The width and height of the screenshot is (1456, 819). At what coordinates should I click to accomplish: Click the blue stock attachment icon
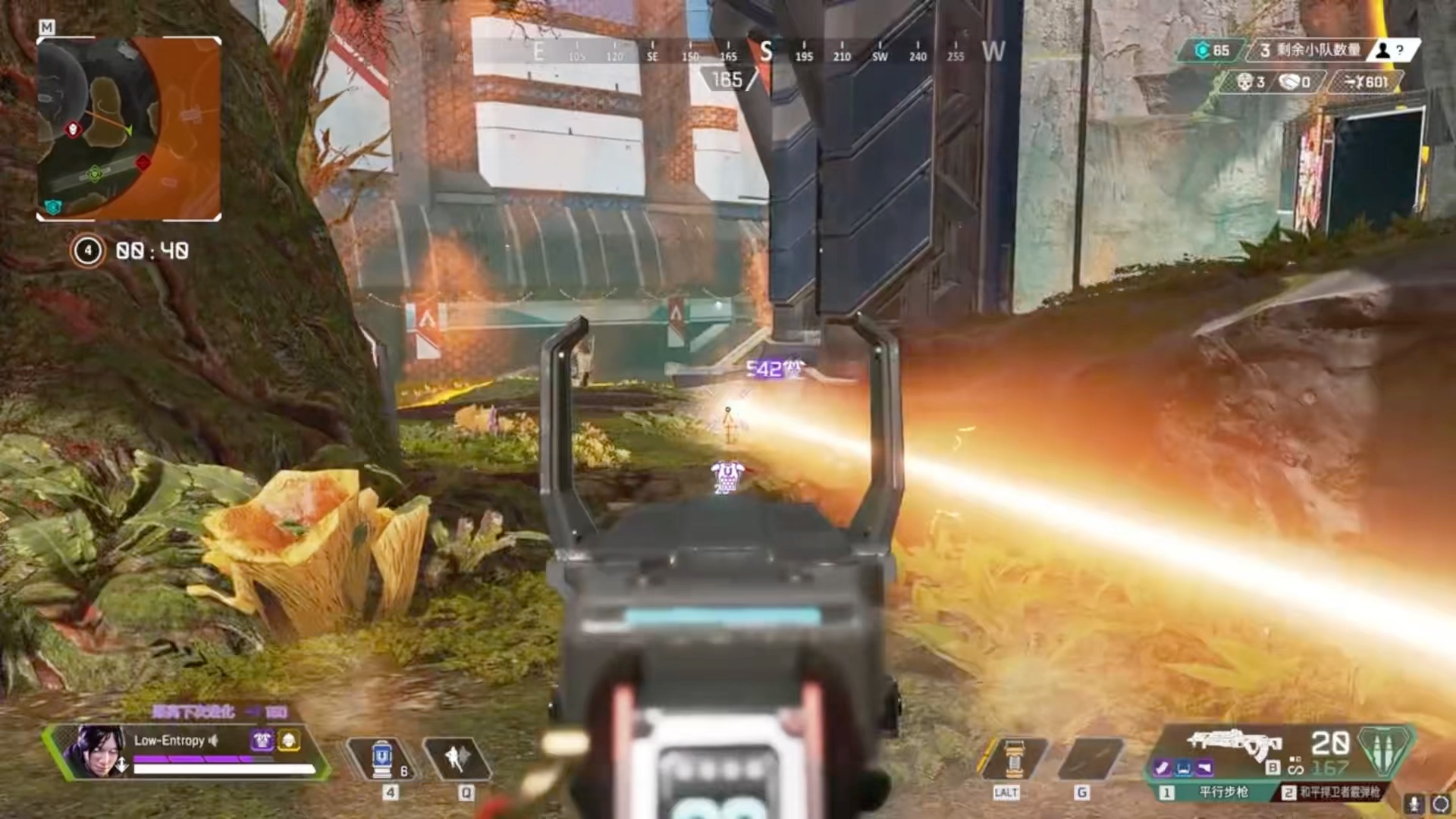point(1184,768)
